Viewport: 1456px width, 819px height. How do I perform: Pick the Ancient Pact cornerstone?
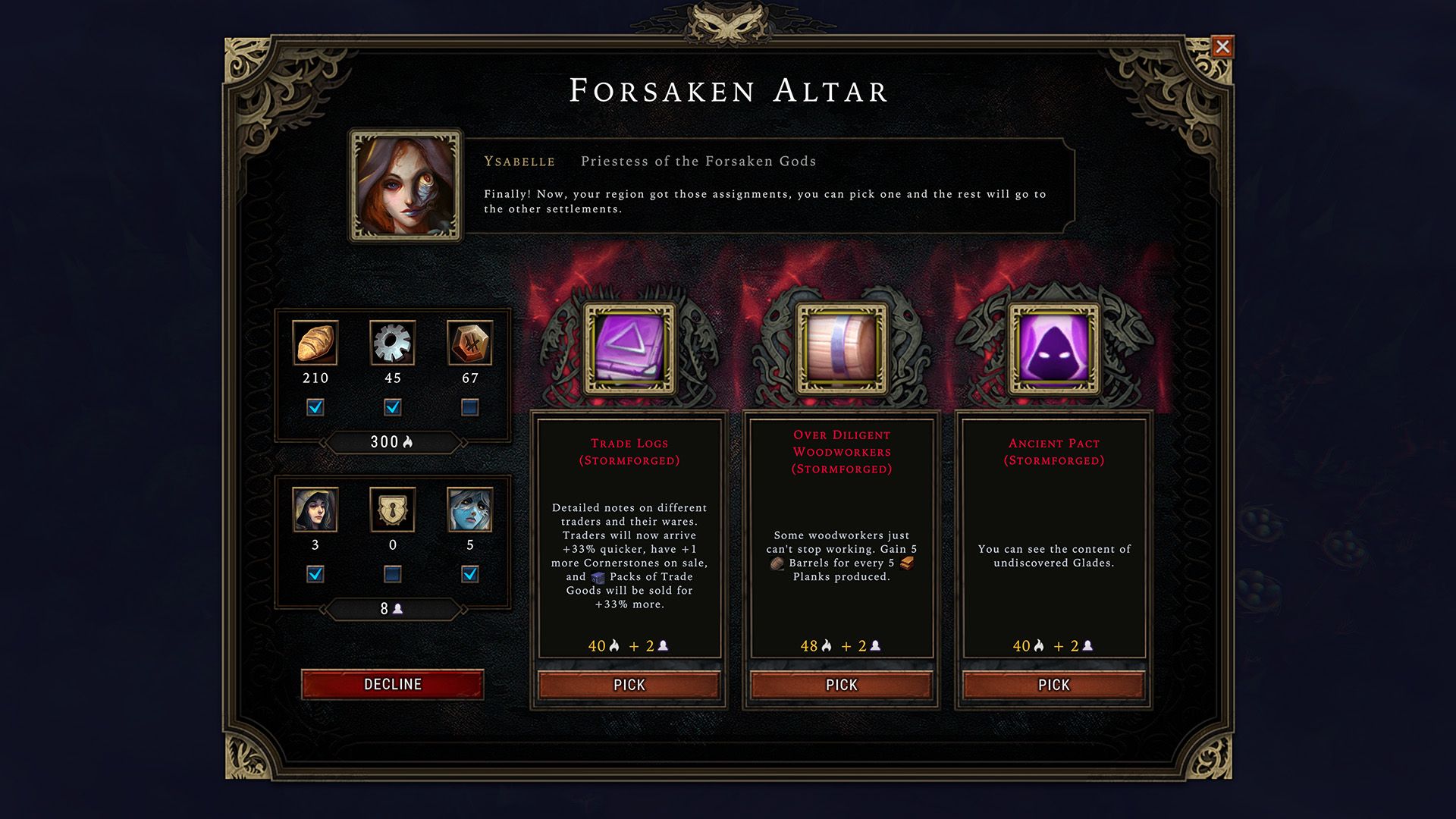[x=1053, y=685]
